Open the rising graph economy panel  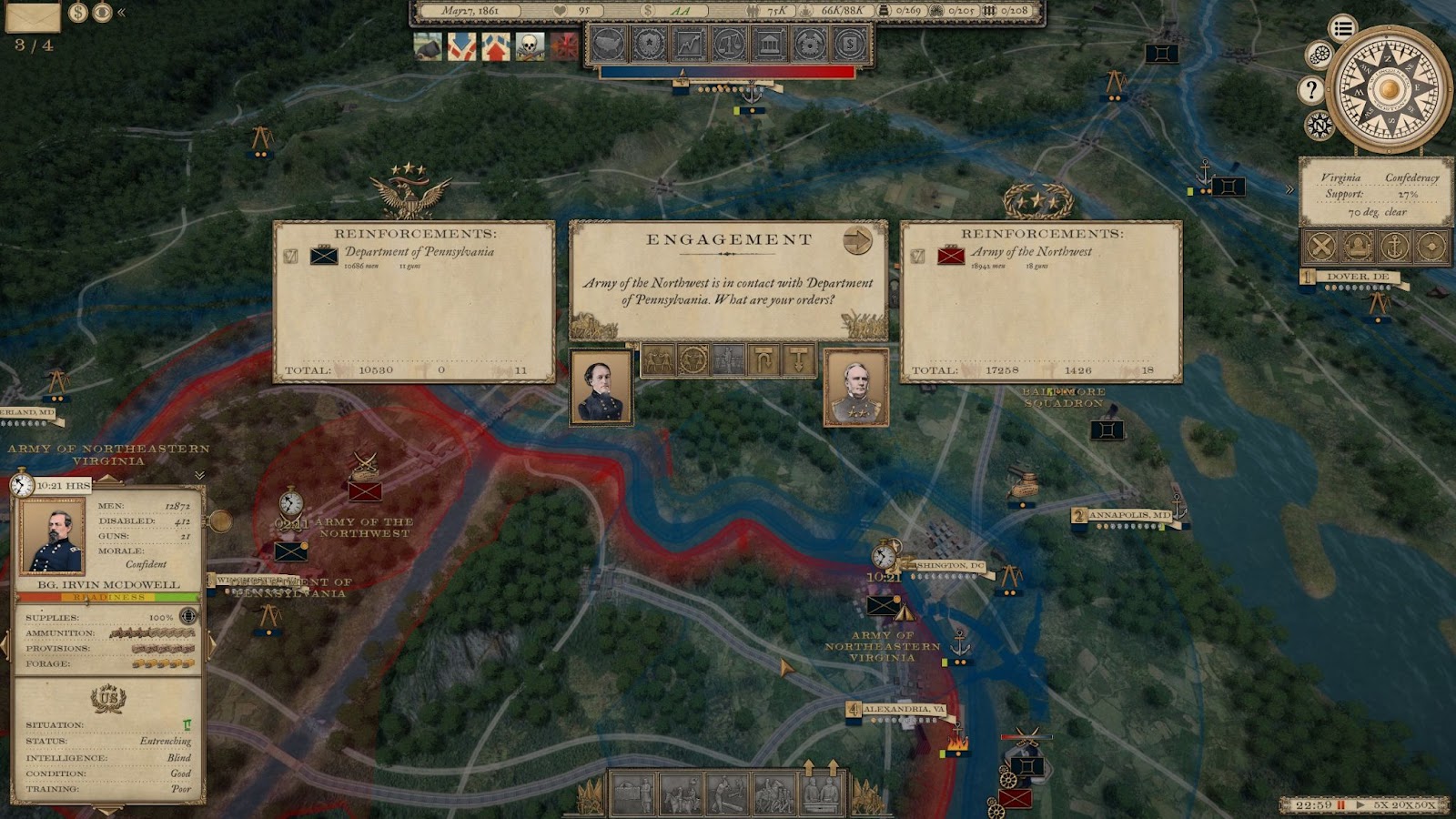click(x=689, y=44)
